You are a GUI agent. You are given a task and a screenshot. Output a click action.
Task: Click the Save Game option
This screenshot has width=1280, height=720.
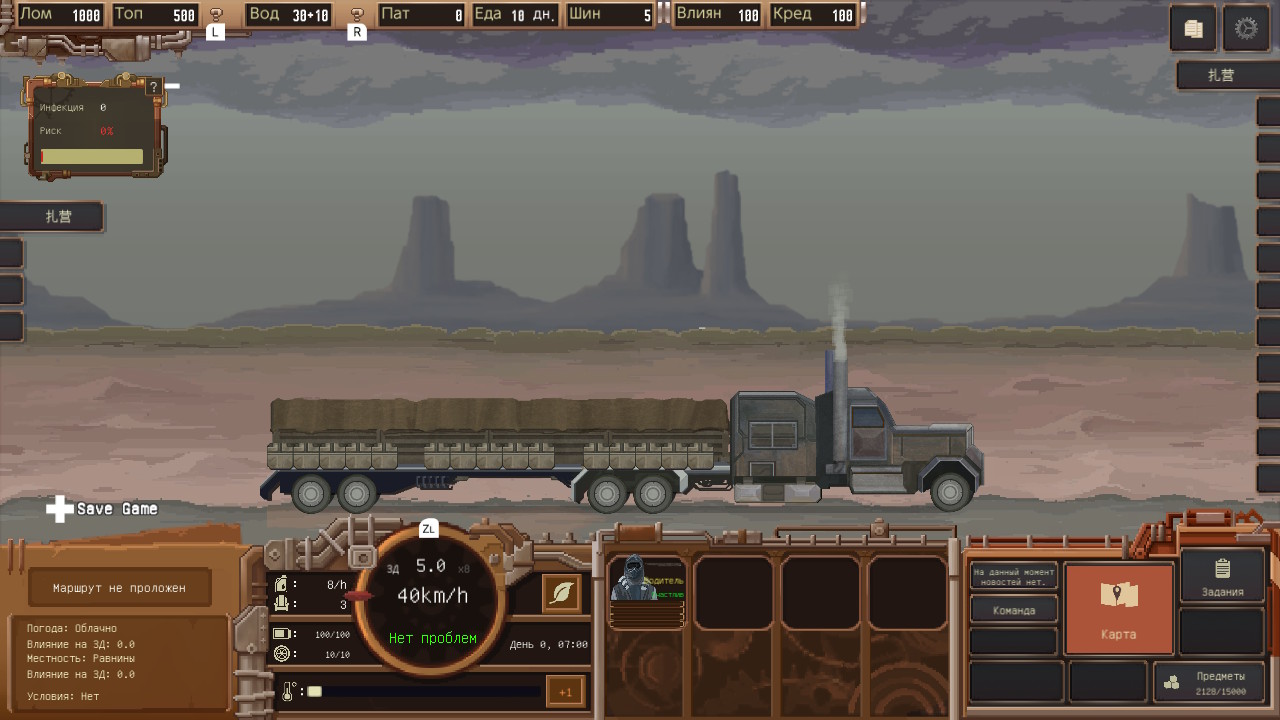click(x=103, y=509)
